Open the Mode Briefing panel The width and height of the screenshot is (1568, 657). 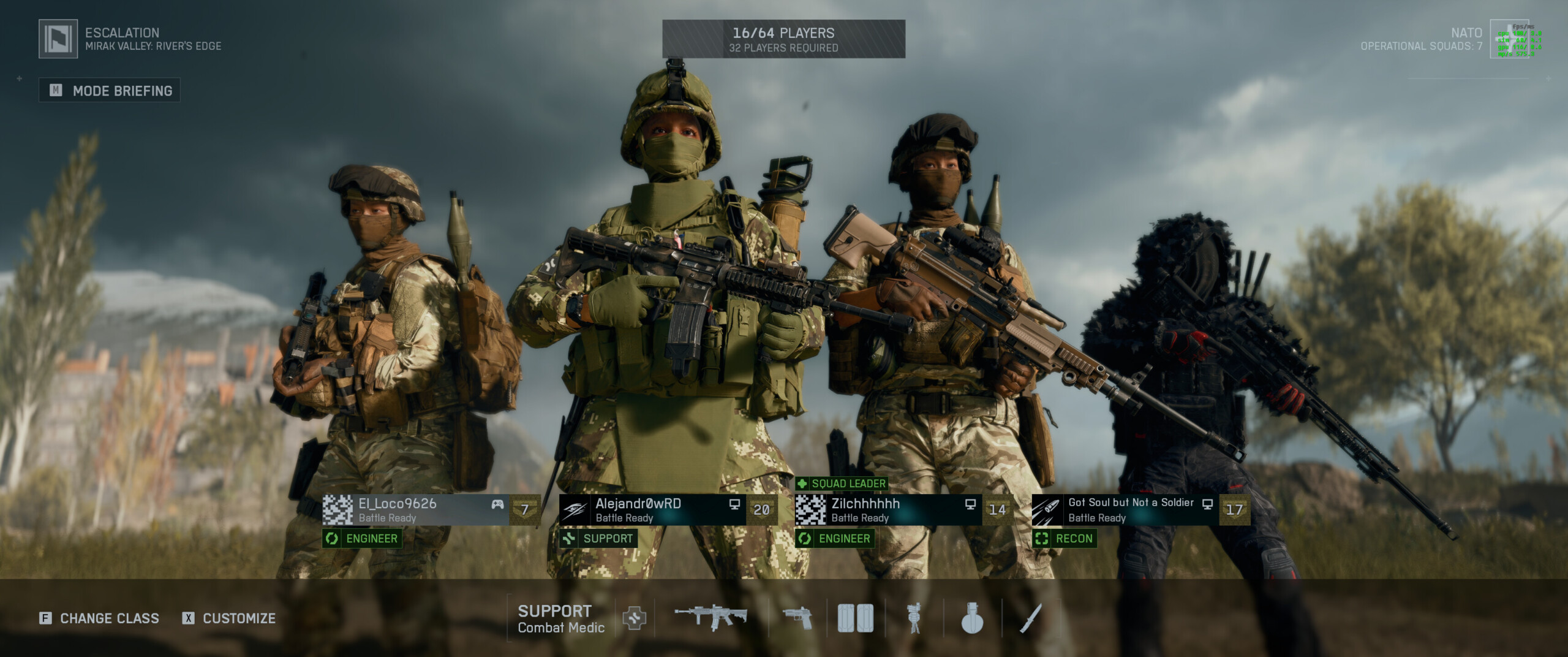110,91
